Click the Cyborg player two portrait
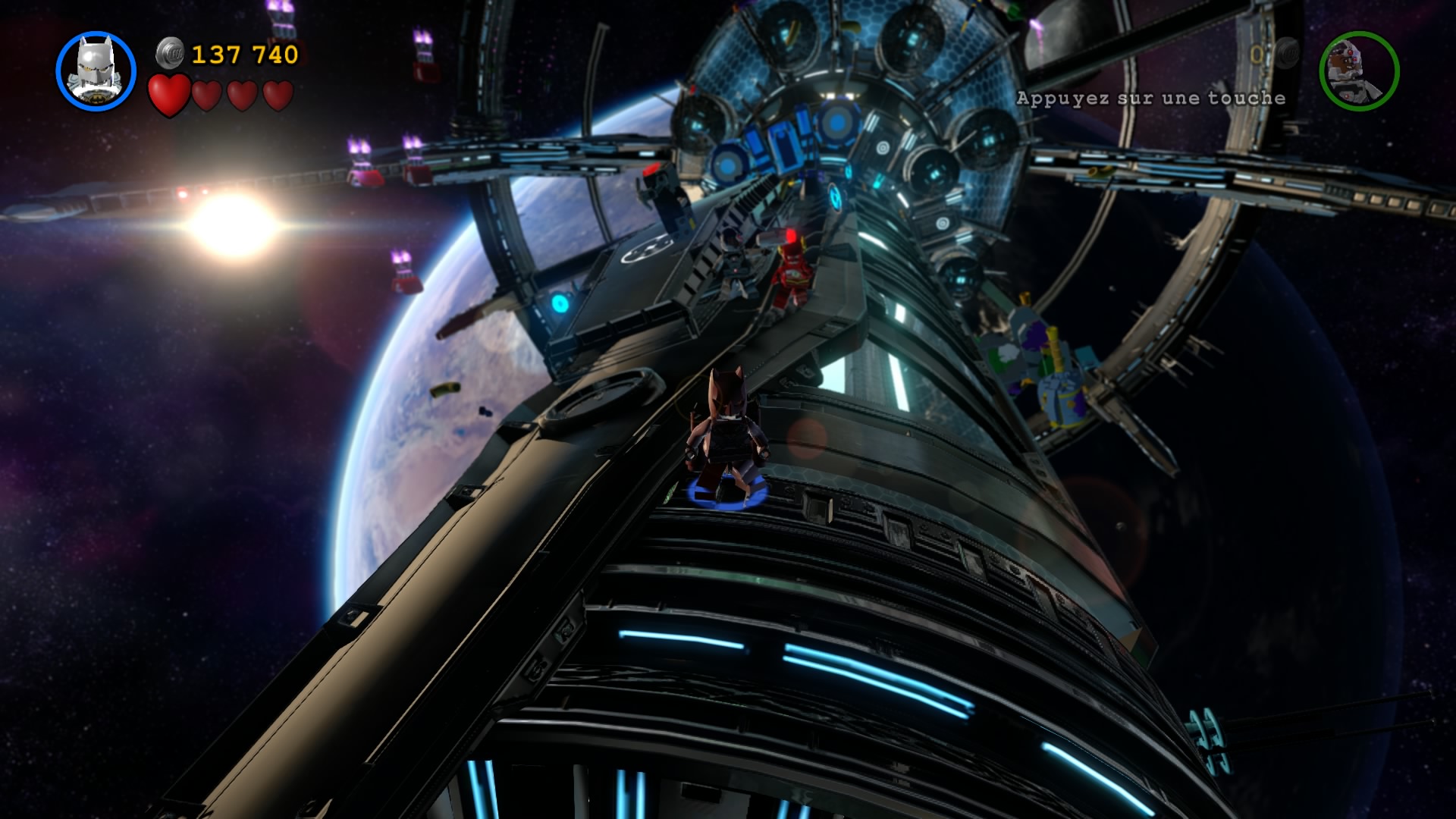The width and height of the screenshot is (1456, 819). point(1359,71)
